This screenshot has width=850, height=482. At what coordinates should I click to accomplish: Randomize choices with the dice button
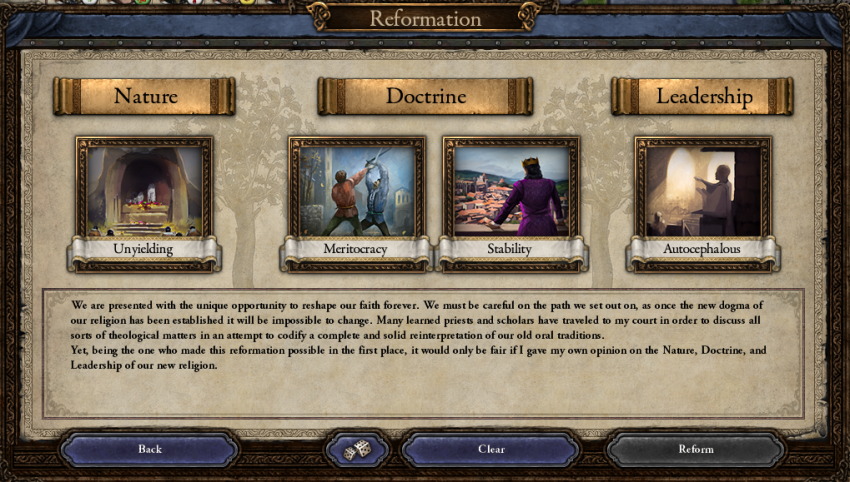(357, 450)
